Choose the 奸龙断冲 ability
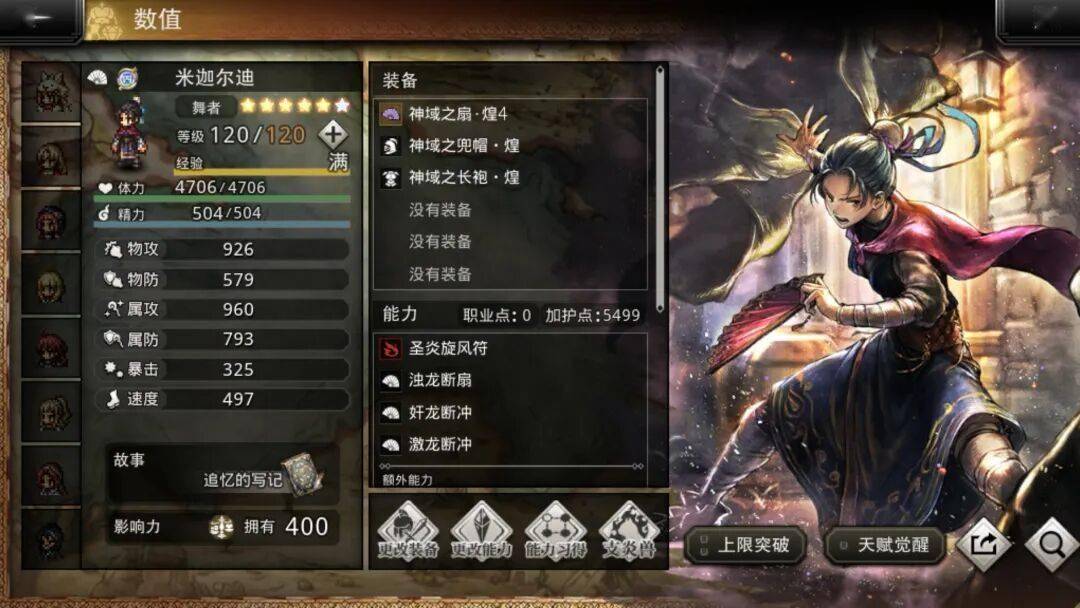Image resolution: width=1080 pixels, height=608 pixels. tap(510, 412)
